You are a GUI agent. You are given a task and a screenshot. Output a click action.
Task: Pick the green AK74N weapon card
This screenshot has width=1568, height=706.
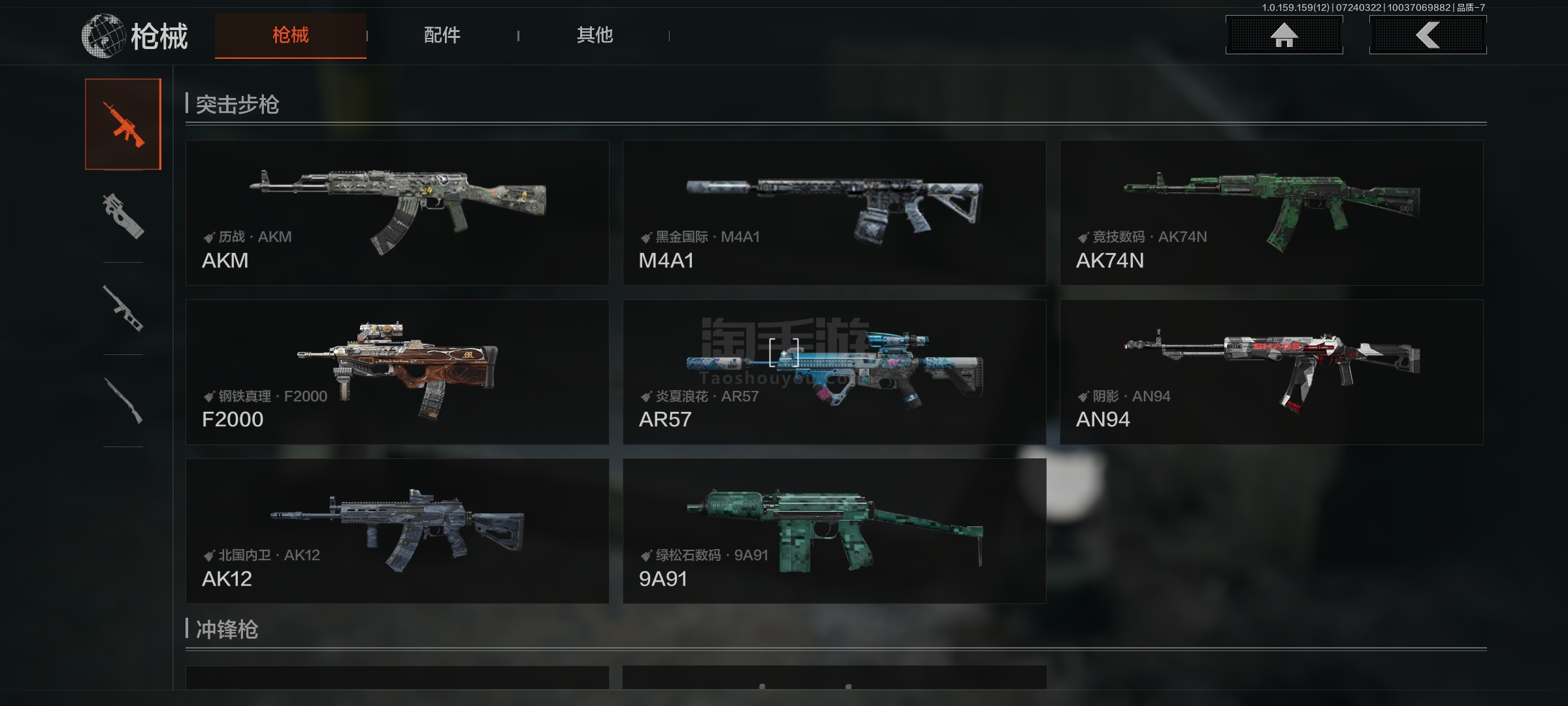click(x=1271, y=212)
